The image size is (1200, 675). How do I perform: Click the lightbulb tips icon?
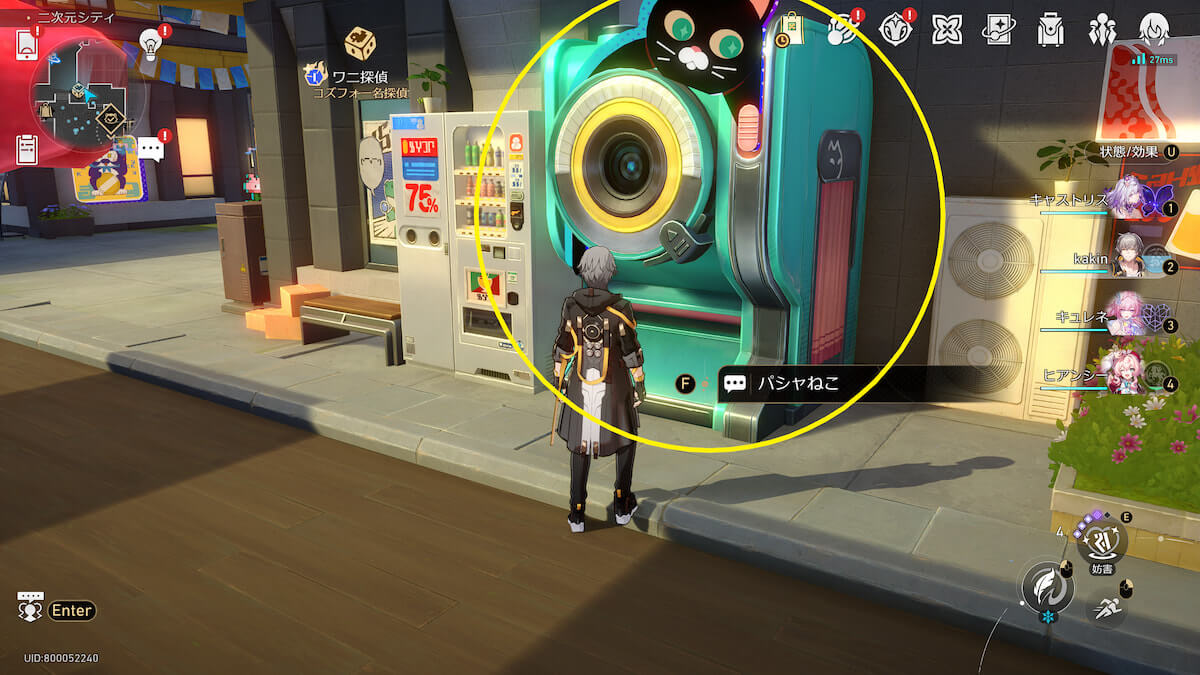coord(150,42)
